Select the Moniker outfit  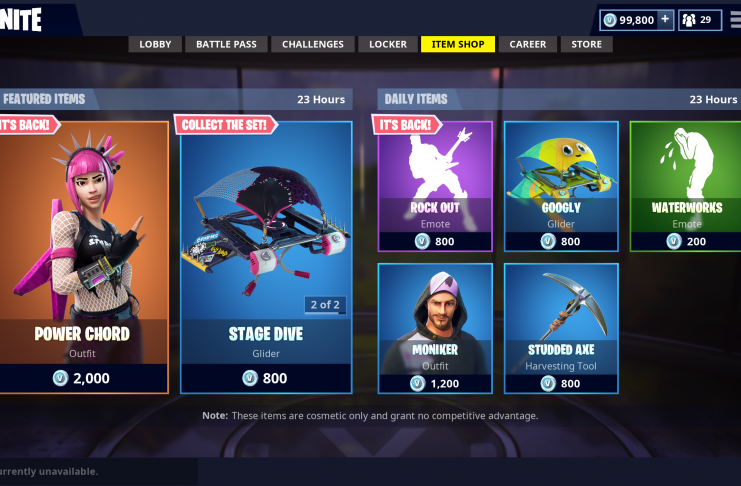tap(435, 328)
